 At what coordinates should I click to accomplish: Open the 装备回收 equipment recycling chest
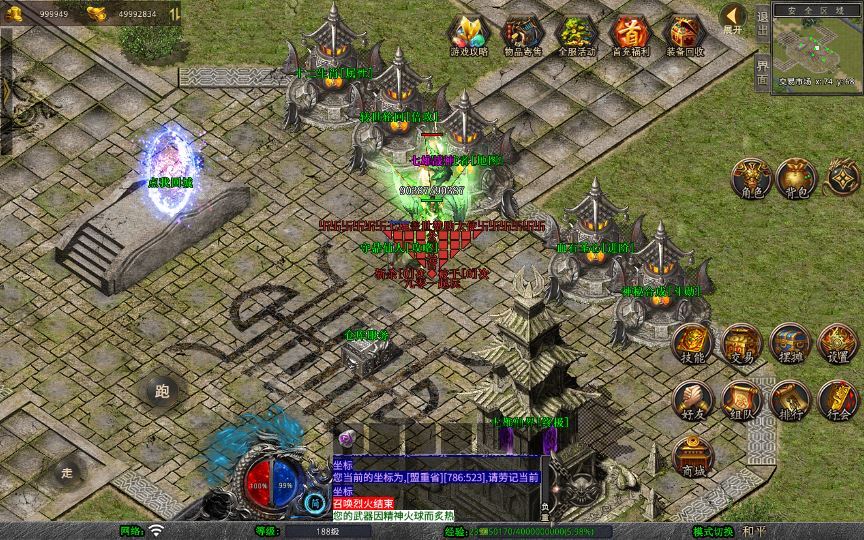tap(684, 34)
